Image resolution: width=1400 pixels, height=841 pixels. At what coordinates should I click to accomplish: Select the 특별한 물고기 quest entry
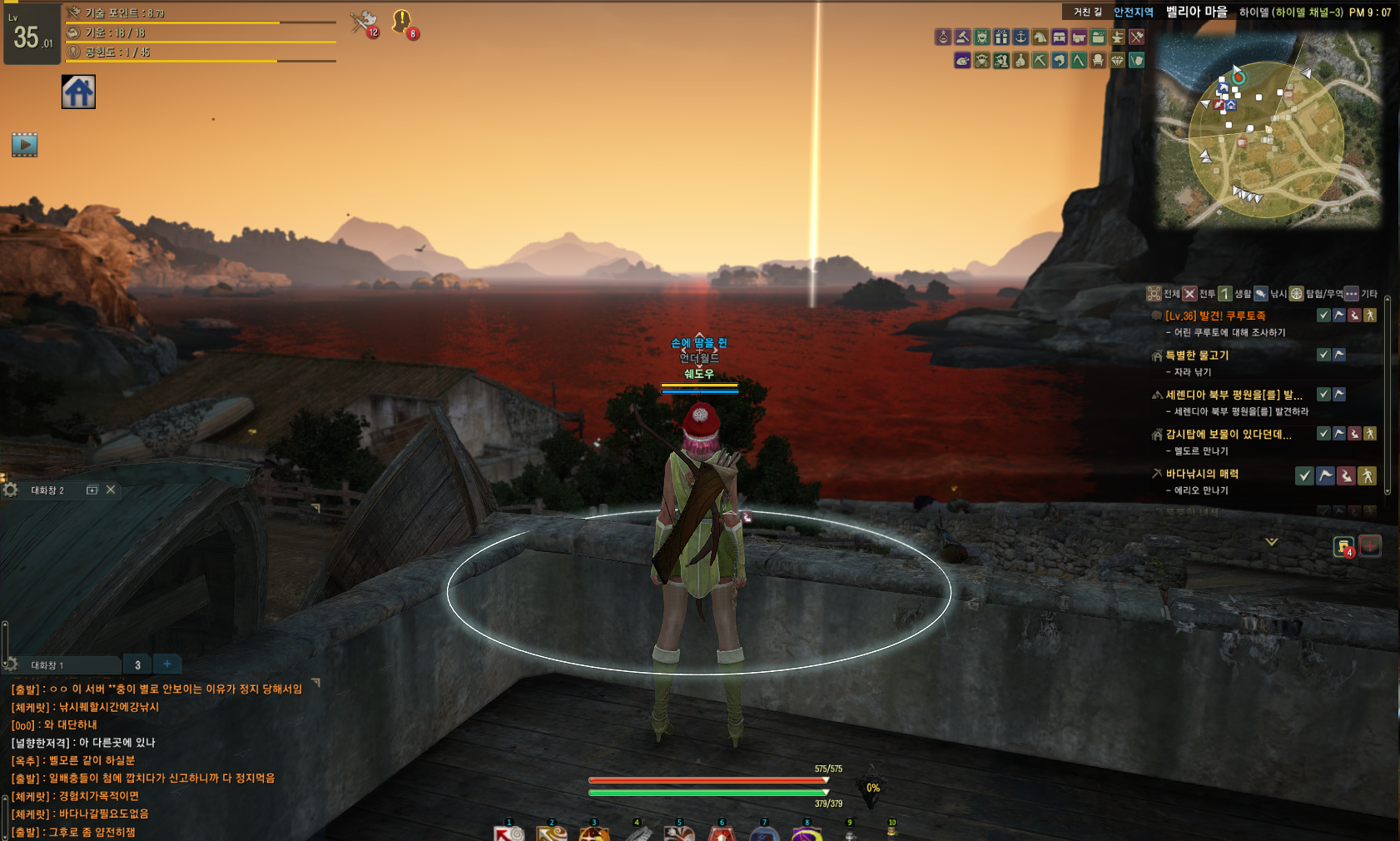[1197, 356]
